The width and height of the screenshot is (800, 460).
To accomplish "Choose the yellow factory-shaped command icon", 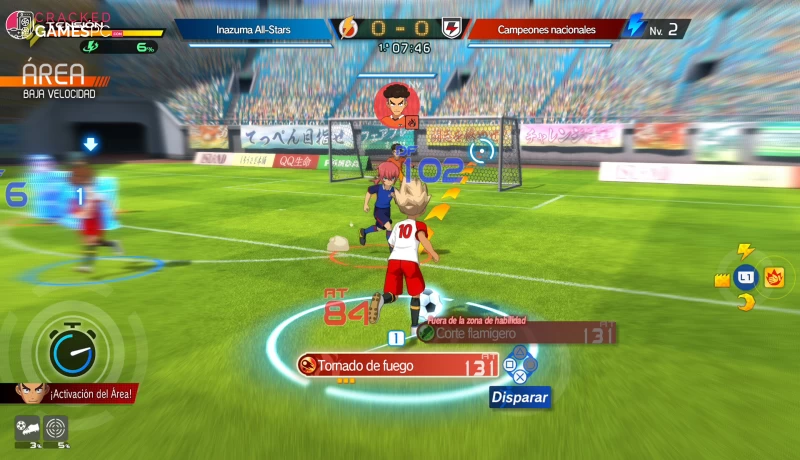I will [721, 280].
